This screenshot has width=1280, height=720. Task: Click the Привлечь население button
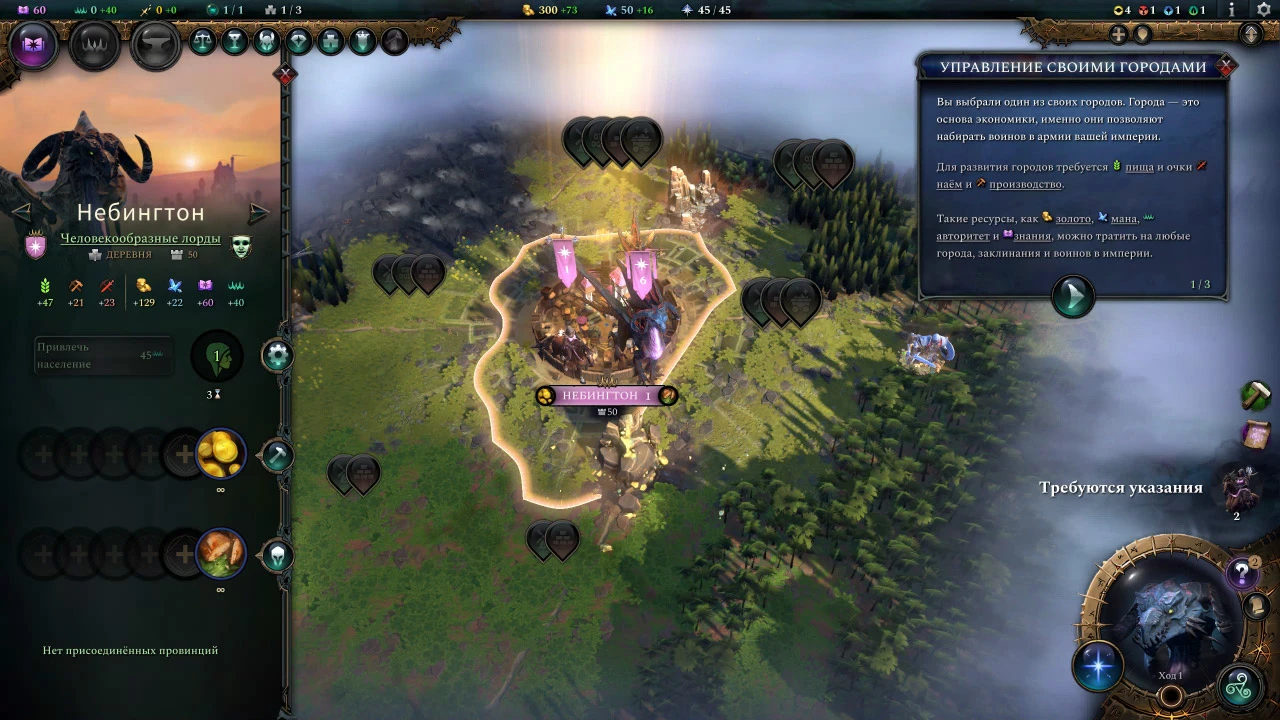tap(100, 356)
